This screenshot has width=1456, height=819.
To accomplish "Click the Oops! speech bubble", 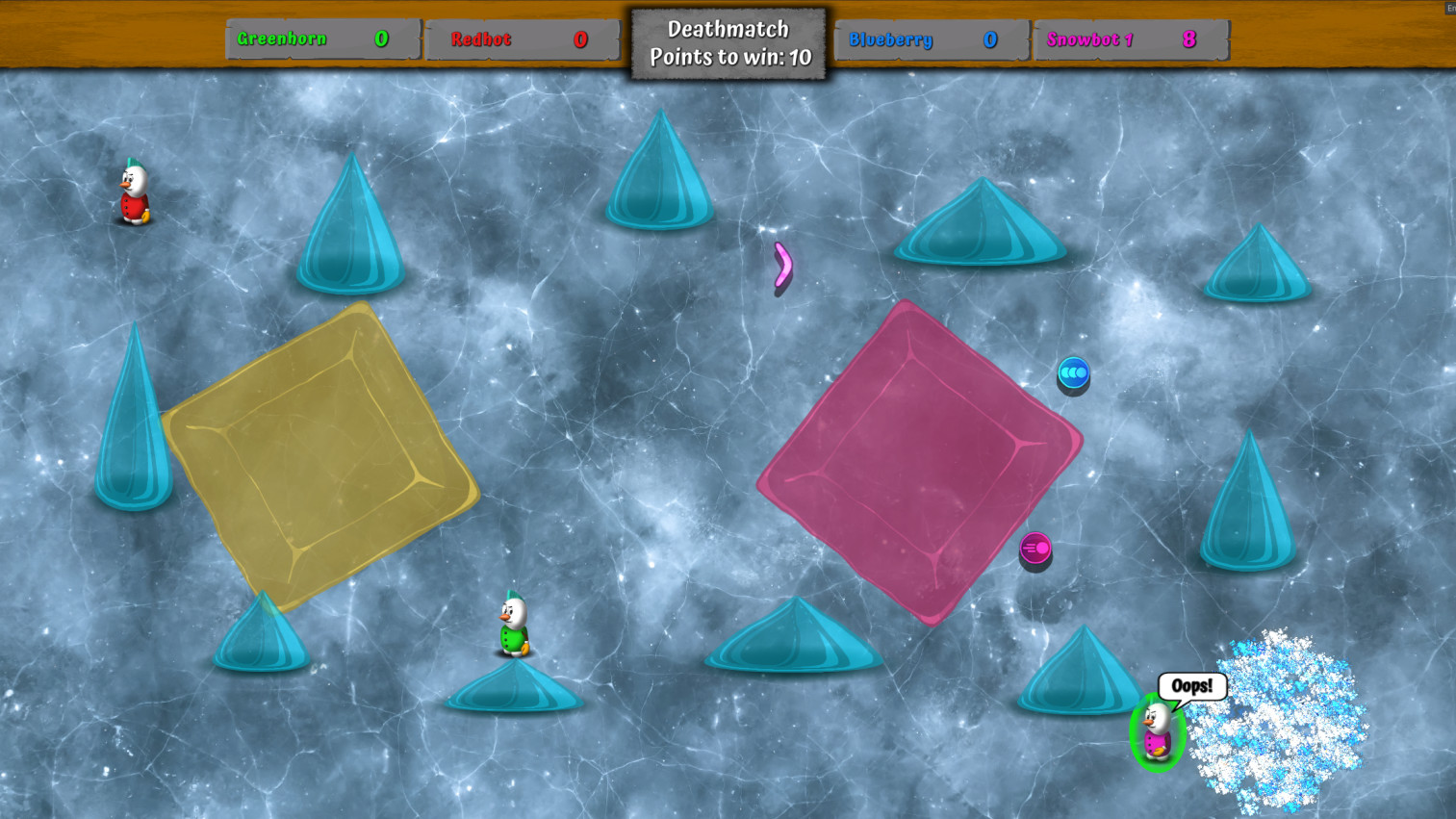I will (x=1193, y=686).
